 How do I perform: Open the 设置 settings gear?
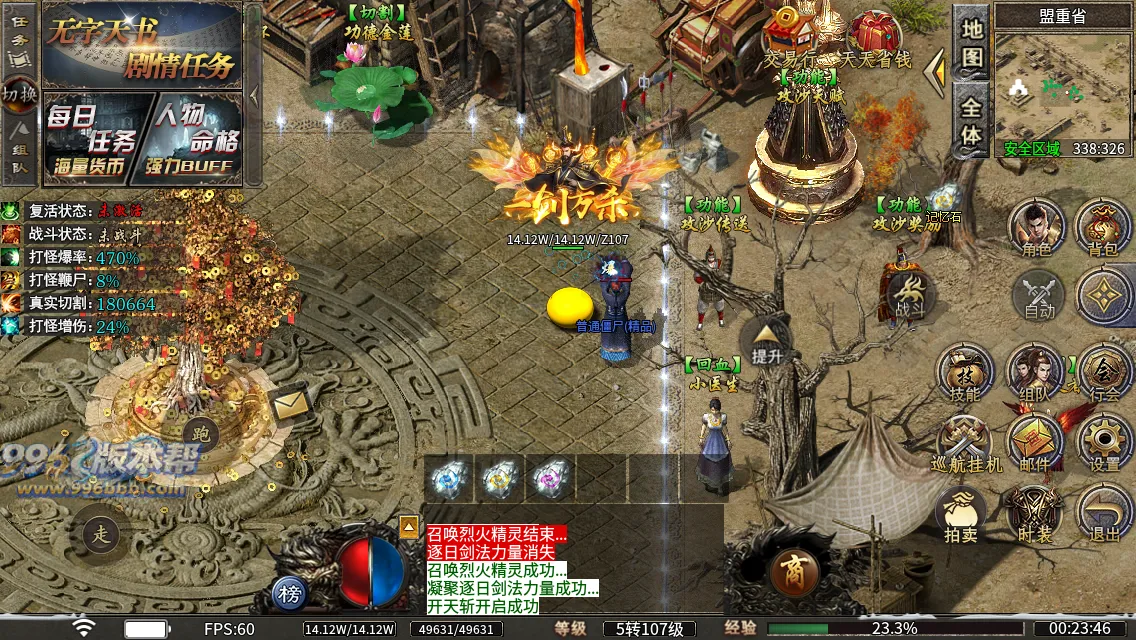click(1104, 443)
